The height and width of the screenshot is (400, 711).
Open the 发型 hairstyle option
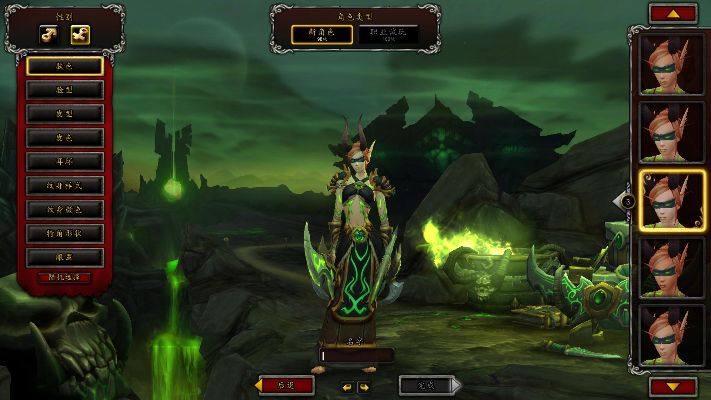tap(64, 113)
